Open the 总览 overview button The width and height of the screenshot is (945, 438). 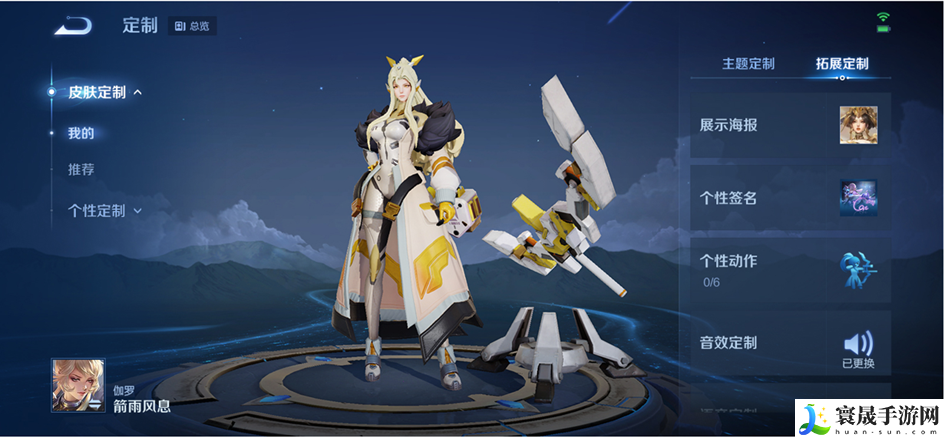pyautogui.click(x=193, y=26)
